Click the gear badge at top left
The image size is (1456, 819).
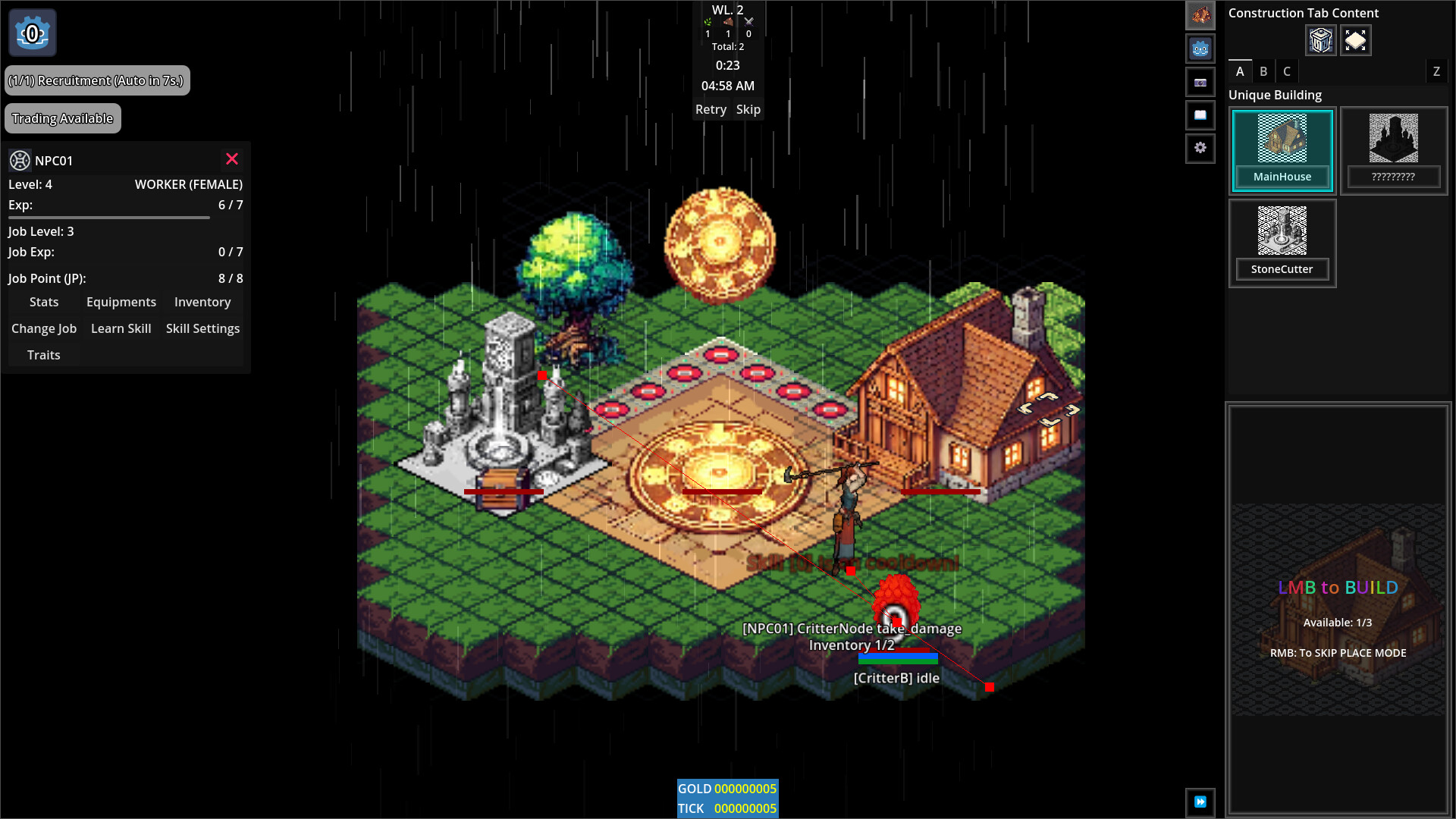point(32,33)
